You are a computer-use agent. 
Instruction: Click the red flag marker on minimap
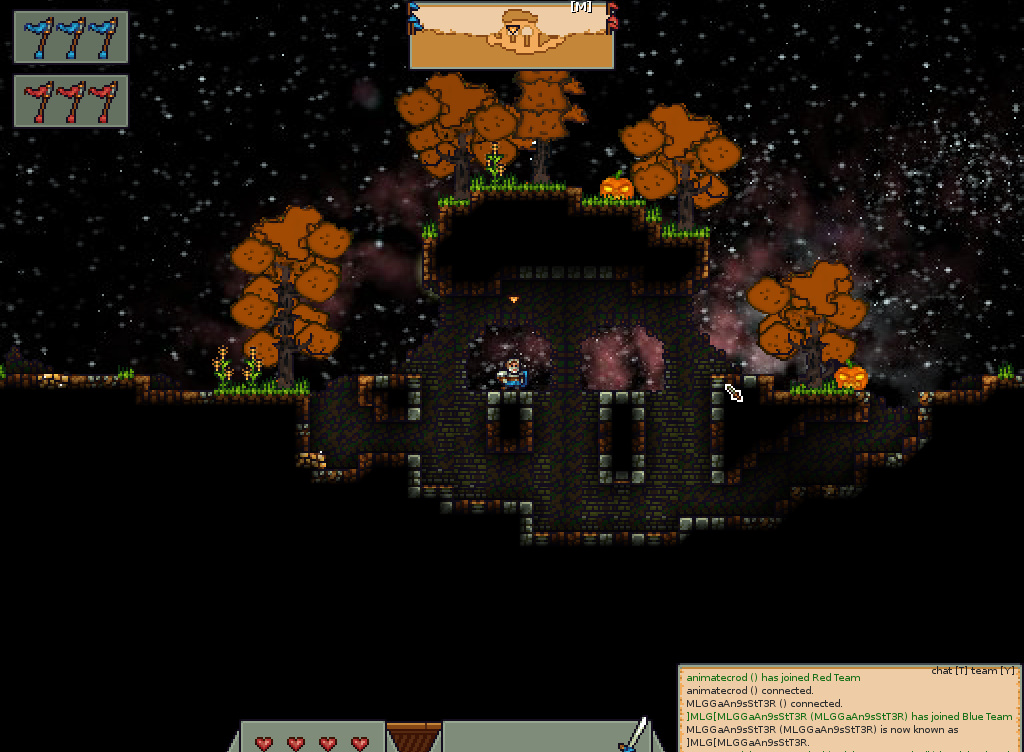611,17
